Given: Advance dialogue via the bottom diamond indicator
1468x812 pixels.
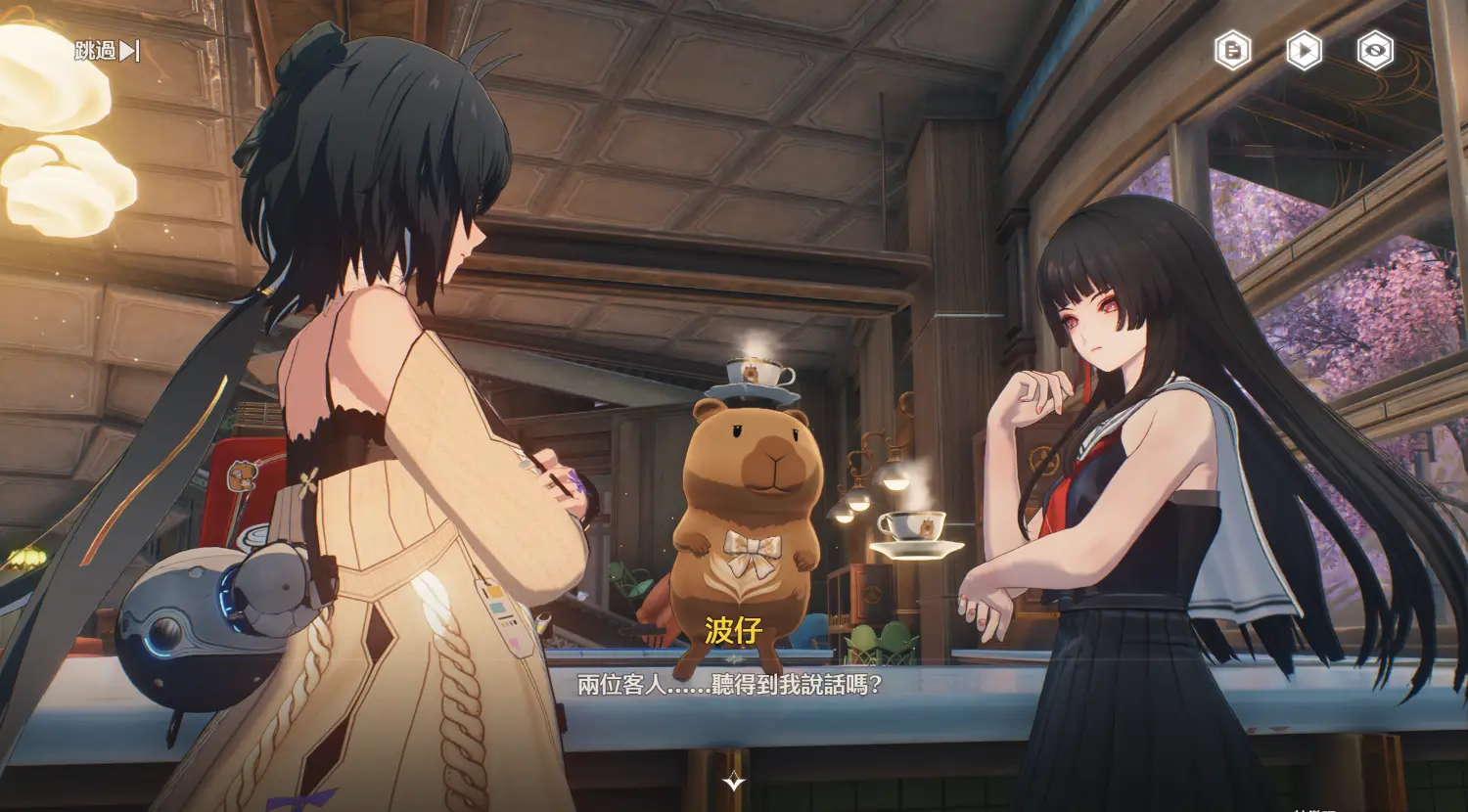Looking at the screenshot, I should tap(734, 781).
